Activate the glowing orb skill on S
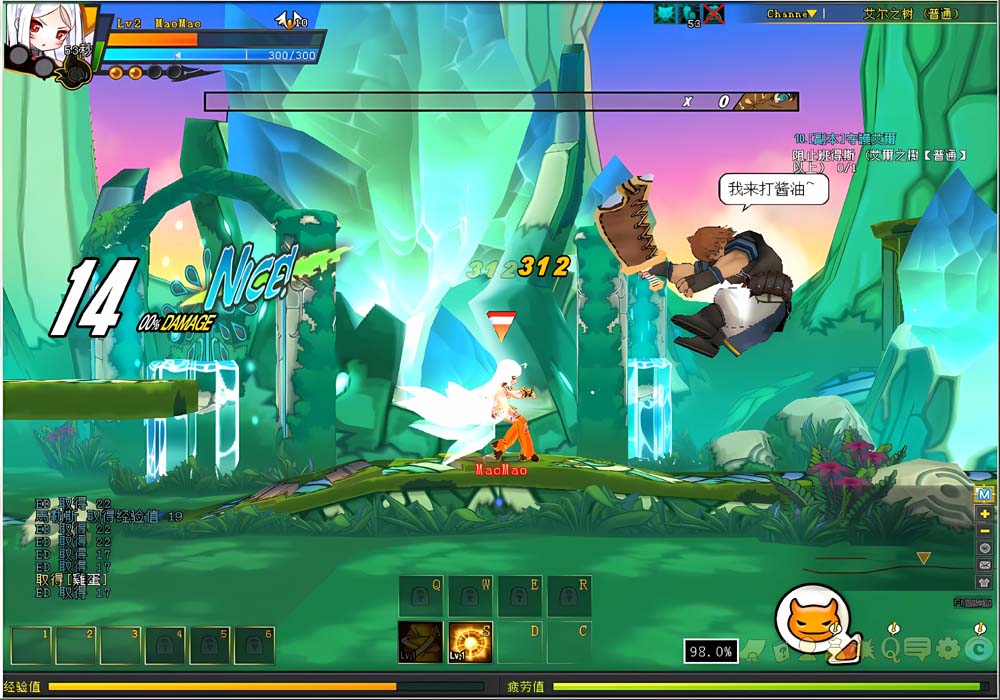Screen dimensions: 1000x700 tap(469, 642)
